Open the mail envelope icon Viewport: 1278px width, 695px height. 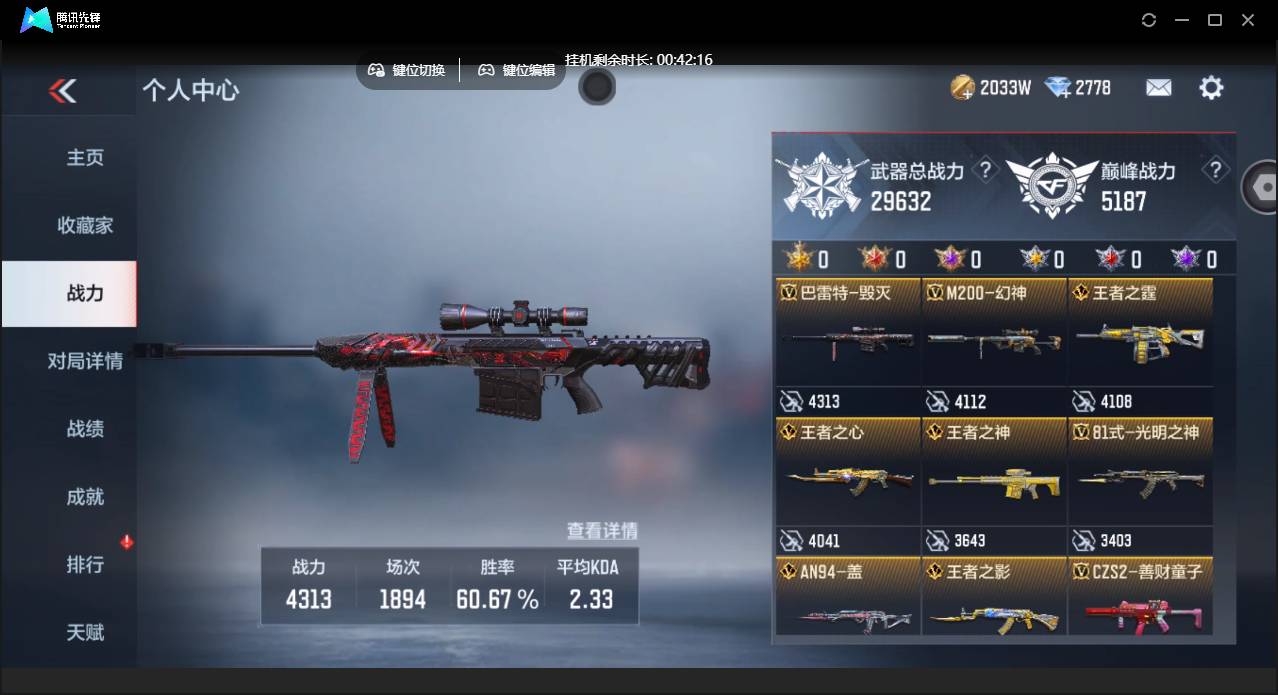(1158, 88)
